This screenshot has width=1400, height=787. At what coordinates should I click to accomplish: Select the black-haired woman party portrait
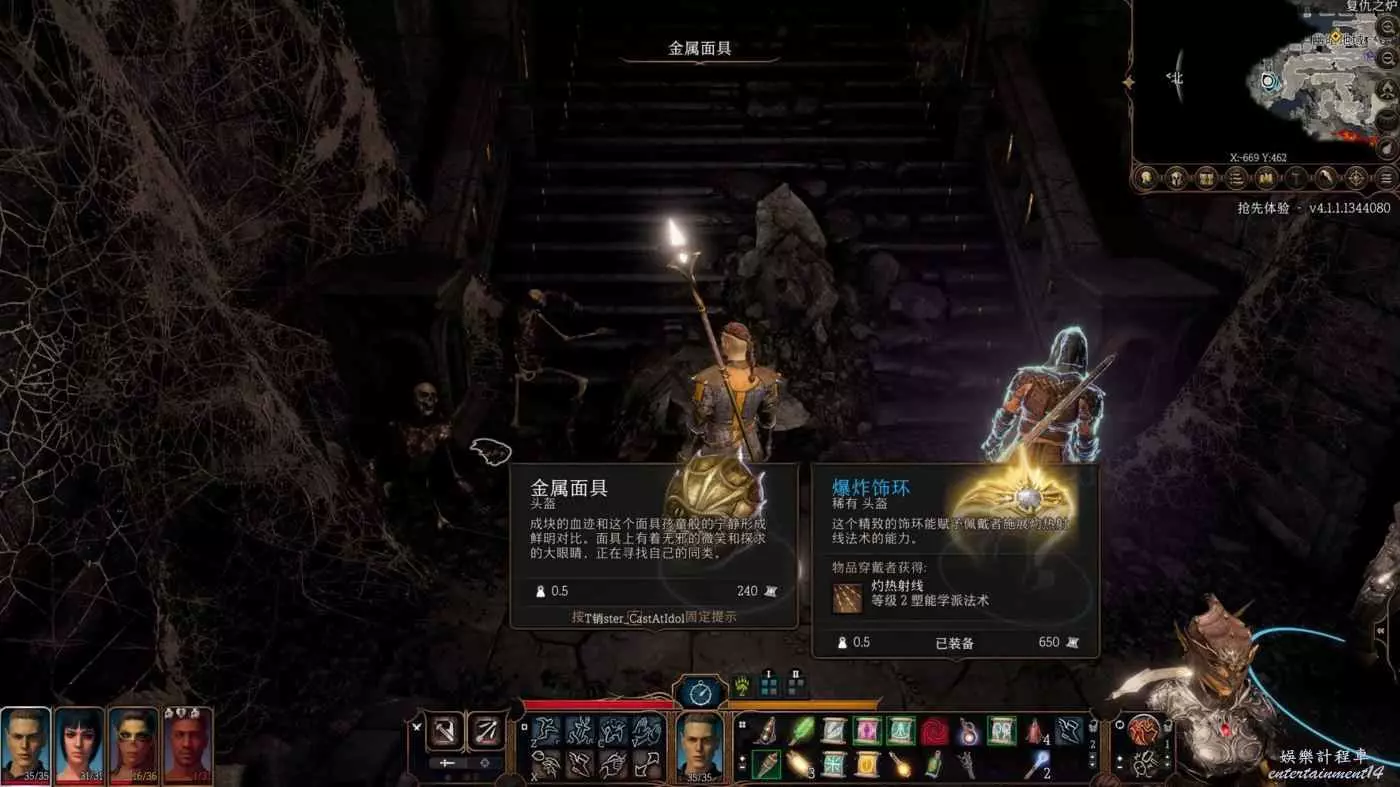80,745
